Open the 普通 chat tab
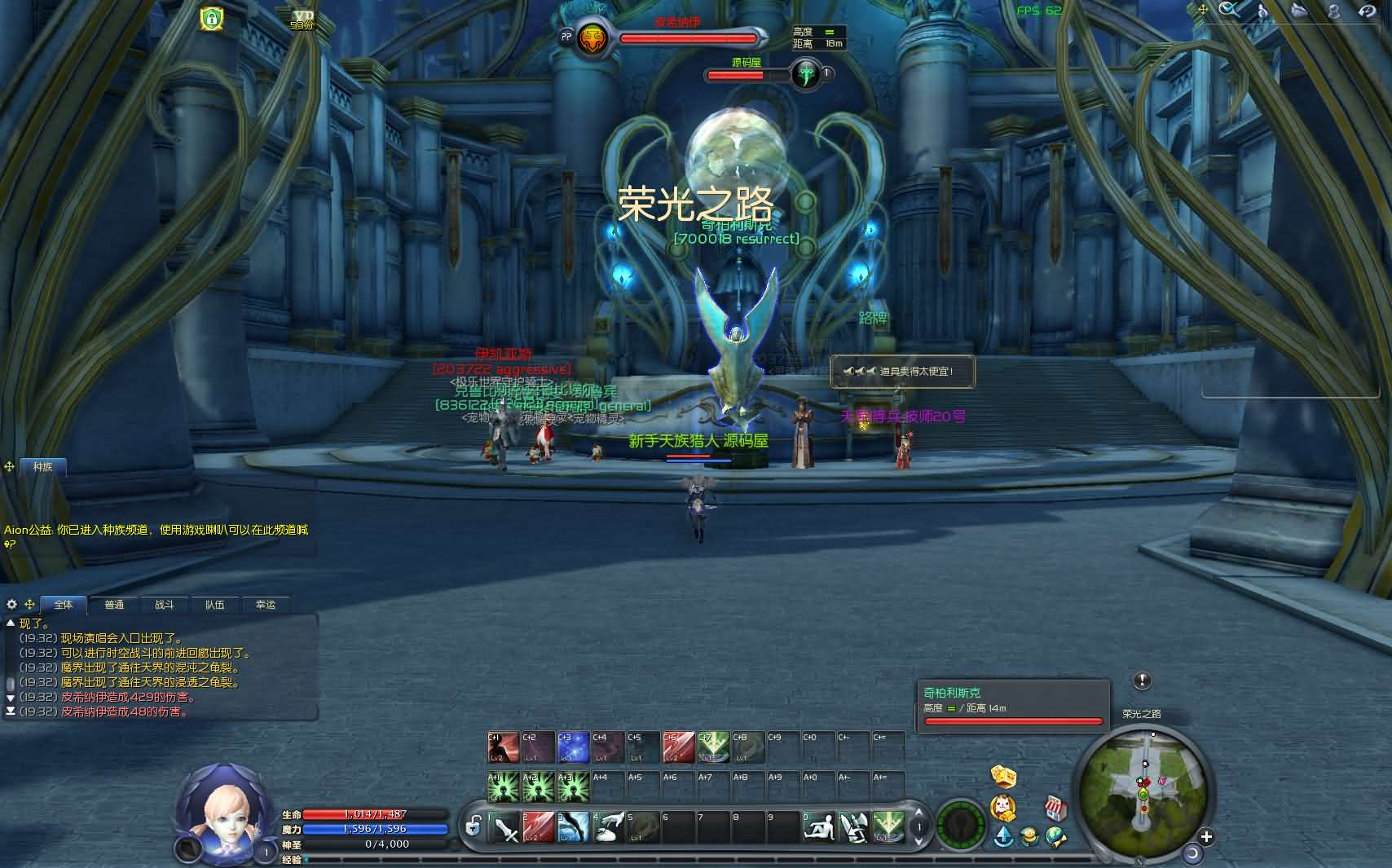 point(114,605)
